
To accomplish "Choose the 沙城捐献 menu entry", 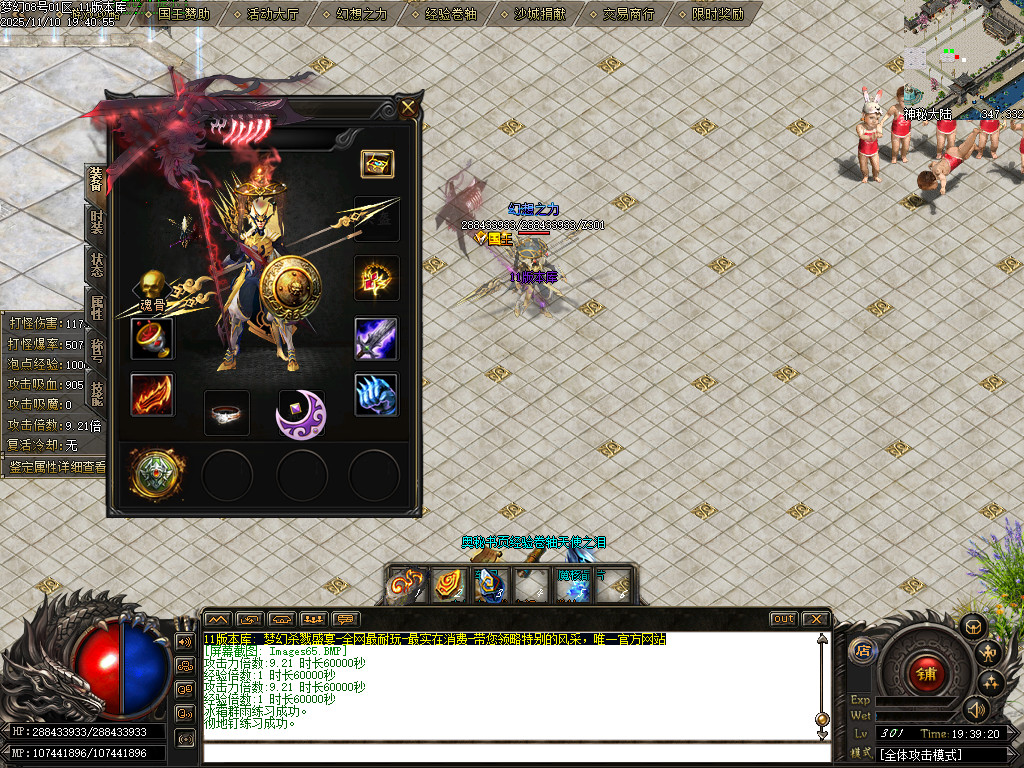I will tap(539, 14).
